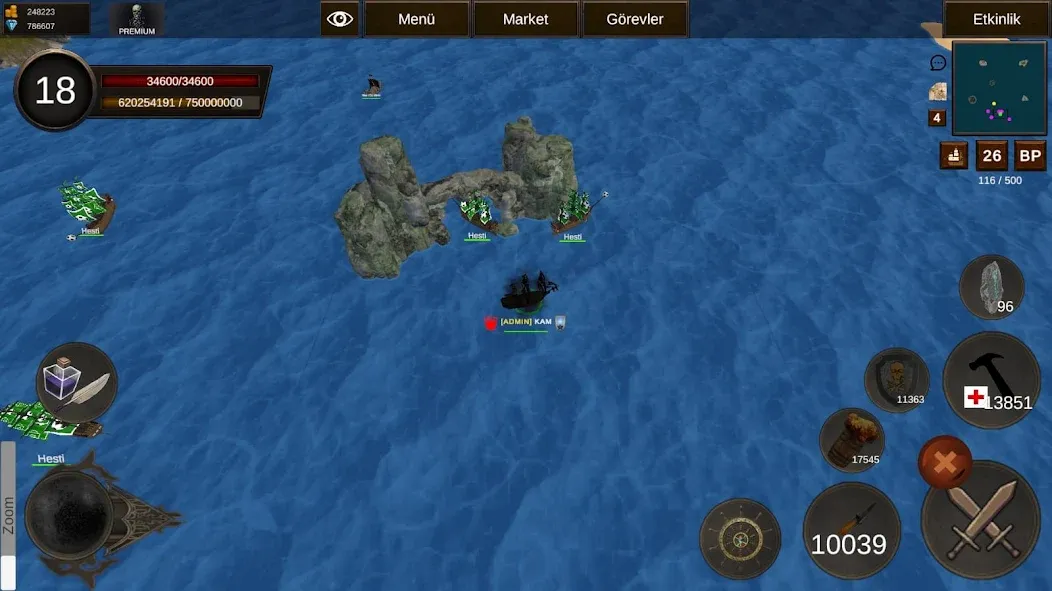Viewport: 1052px width, 591px height.
Task: Open the Market
Action: [x=525, y=19]
